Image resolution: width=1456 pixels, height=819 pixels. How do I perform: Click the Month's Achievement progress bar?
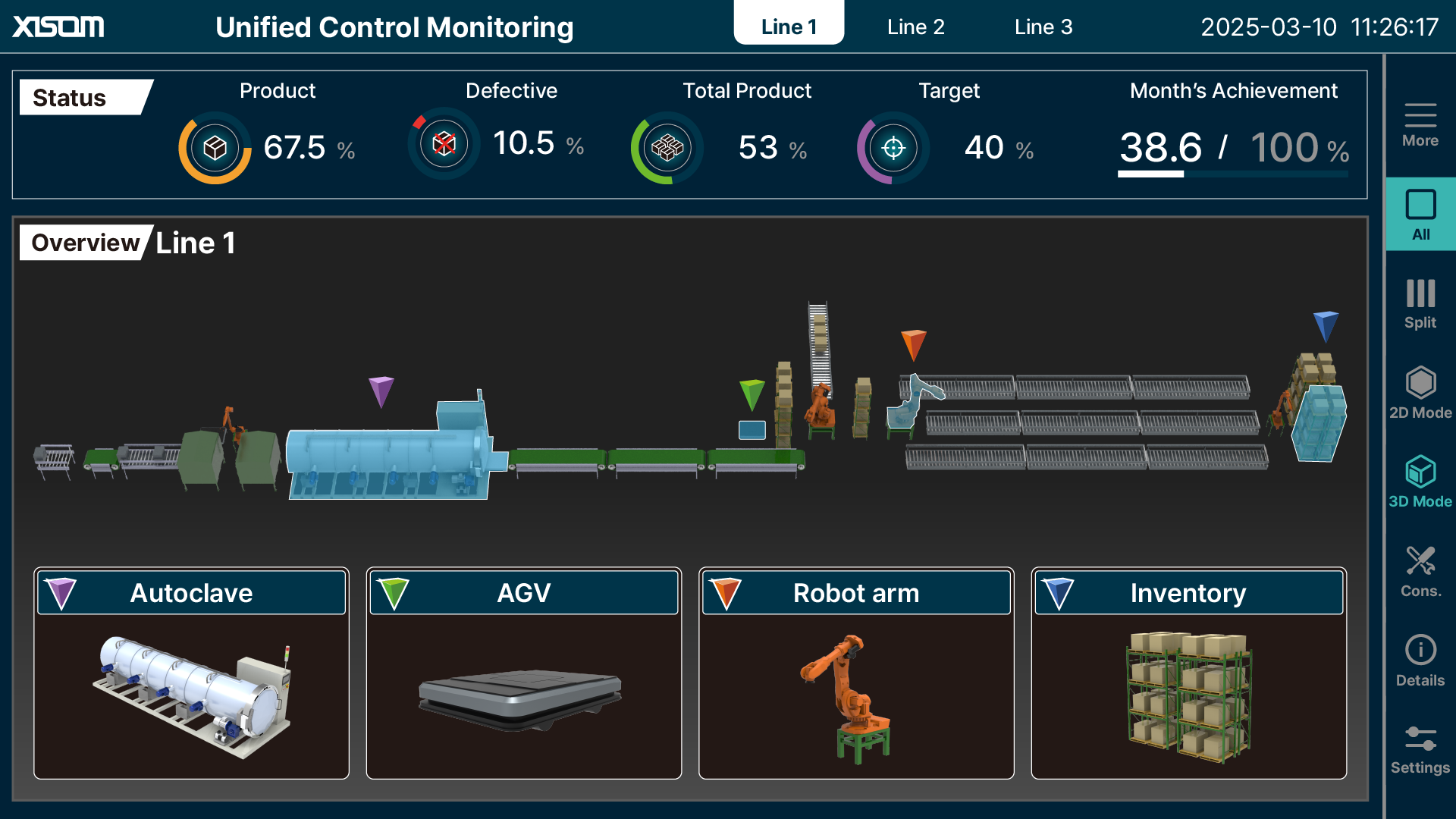click(1232, 173)
